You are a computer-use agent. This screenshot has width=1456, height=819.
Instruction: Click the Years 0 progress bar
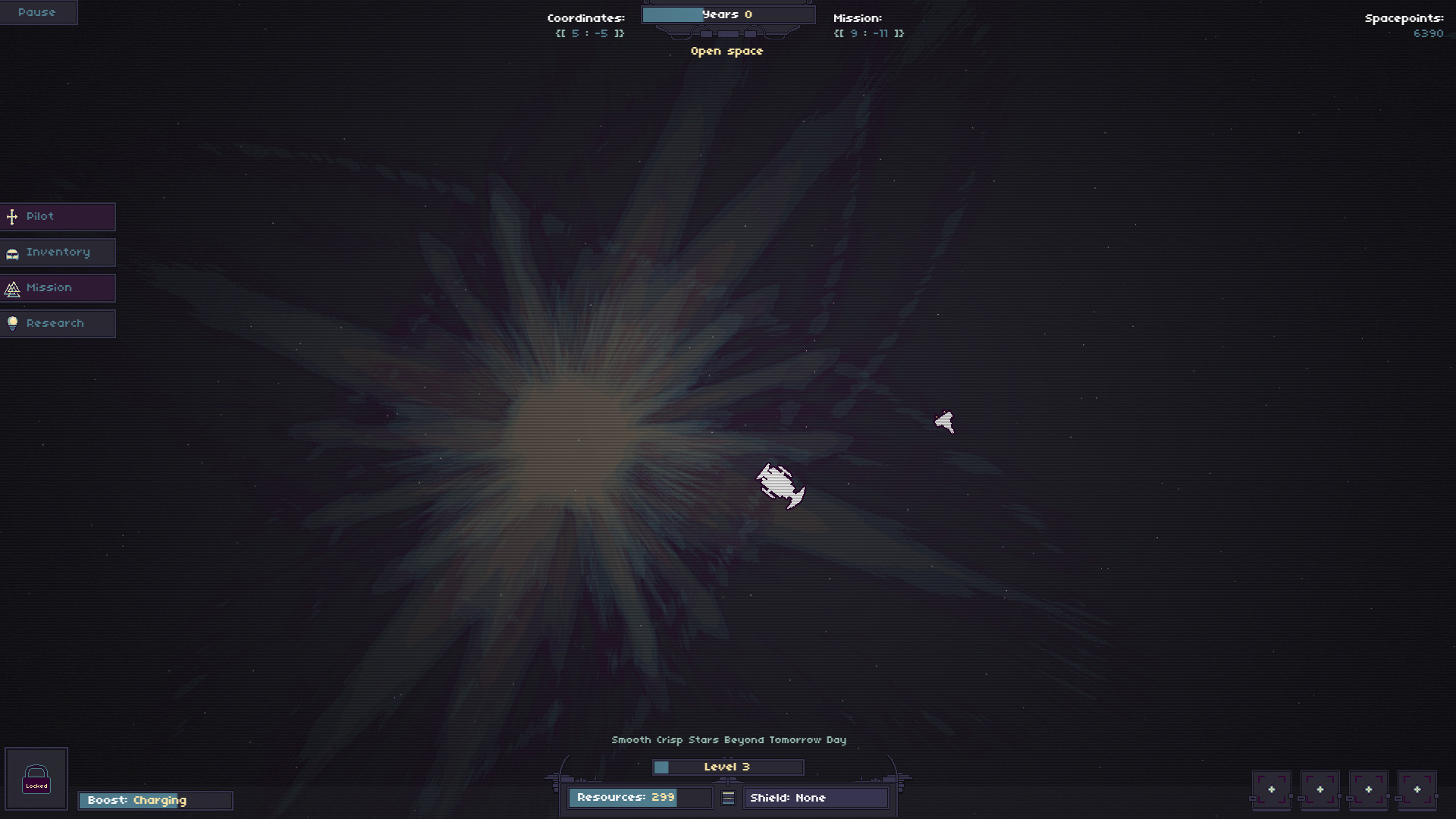[728, 14]
